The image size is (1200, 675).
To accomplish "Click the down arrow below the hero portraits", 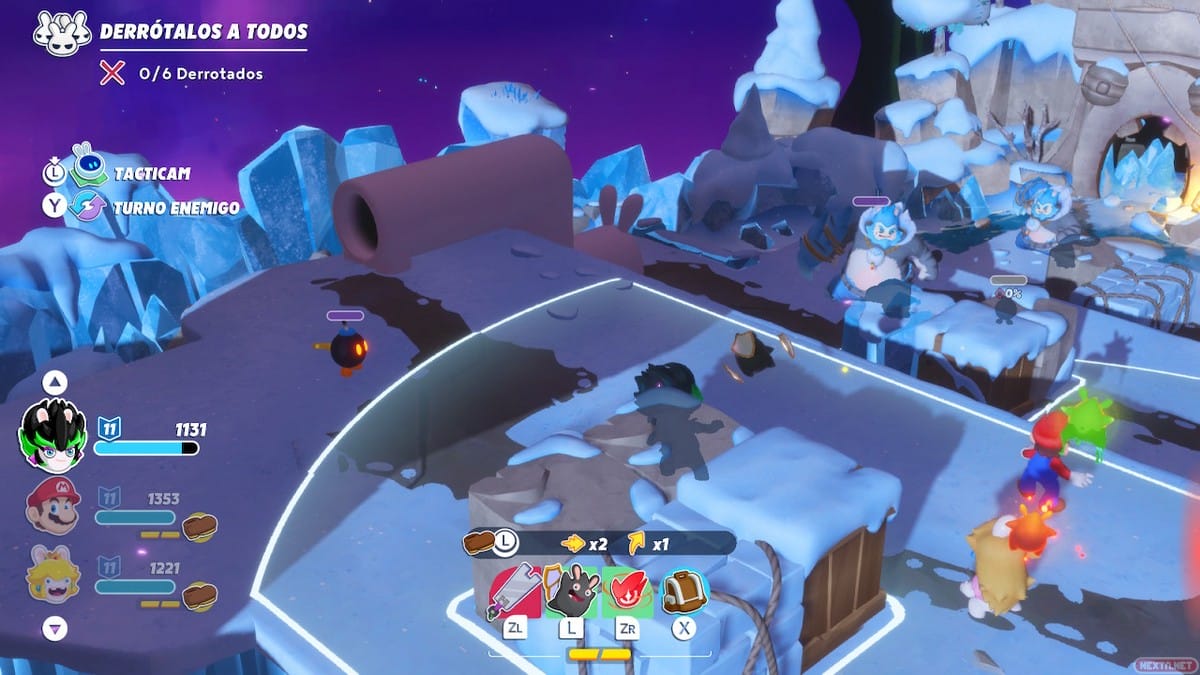I will (56, 629).
